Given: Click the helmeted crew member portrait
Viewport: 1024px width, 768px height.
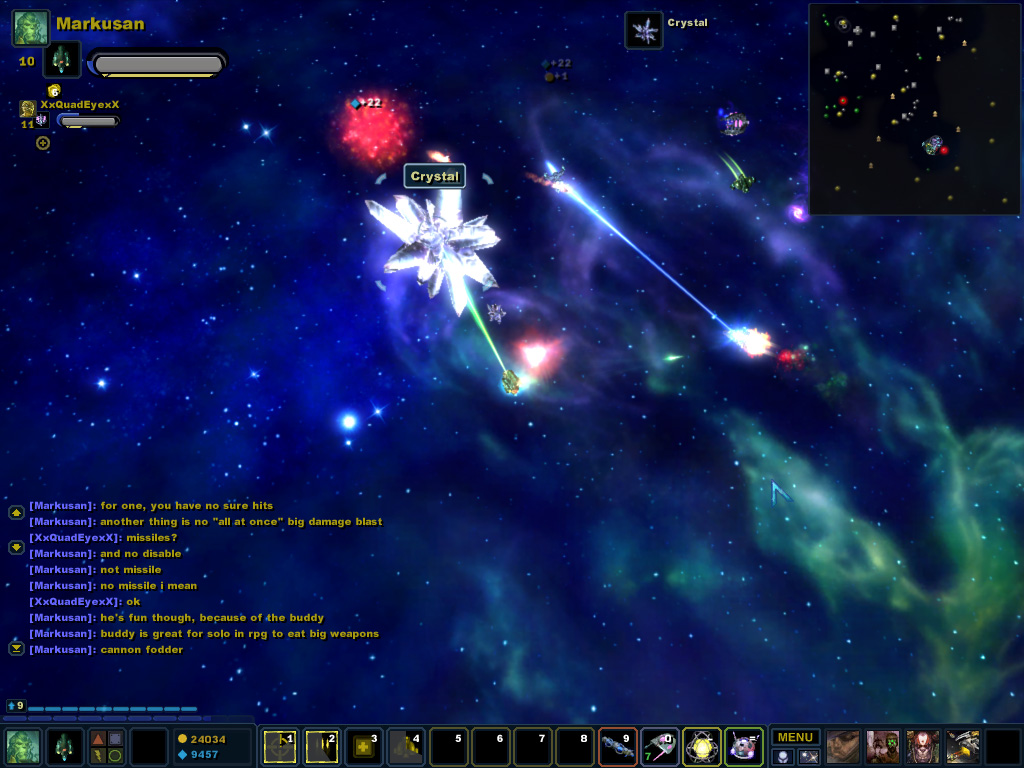Looking at the screenshot, I should pos(843,747).
